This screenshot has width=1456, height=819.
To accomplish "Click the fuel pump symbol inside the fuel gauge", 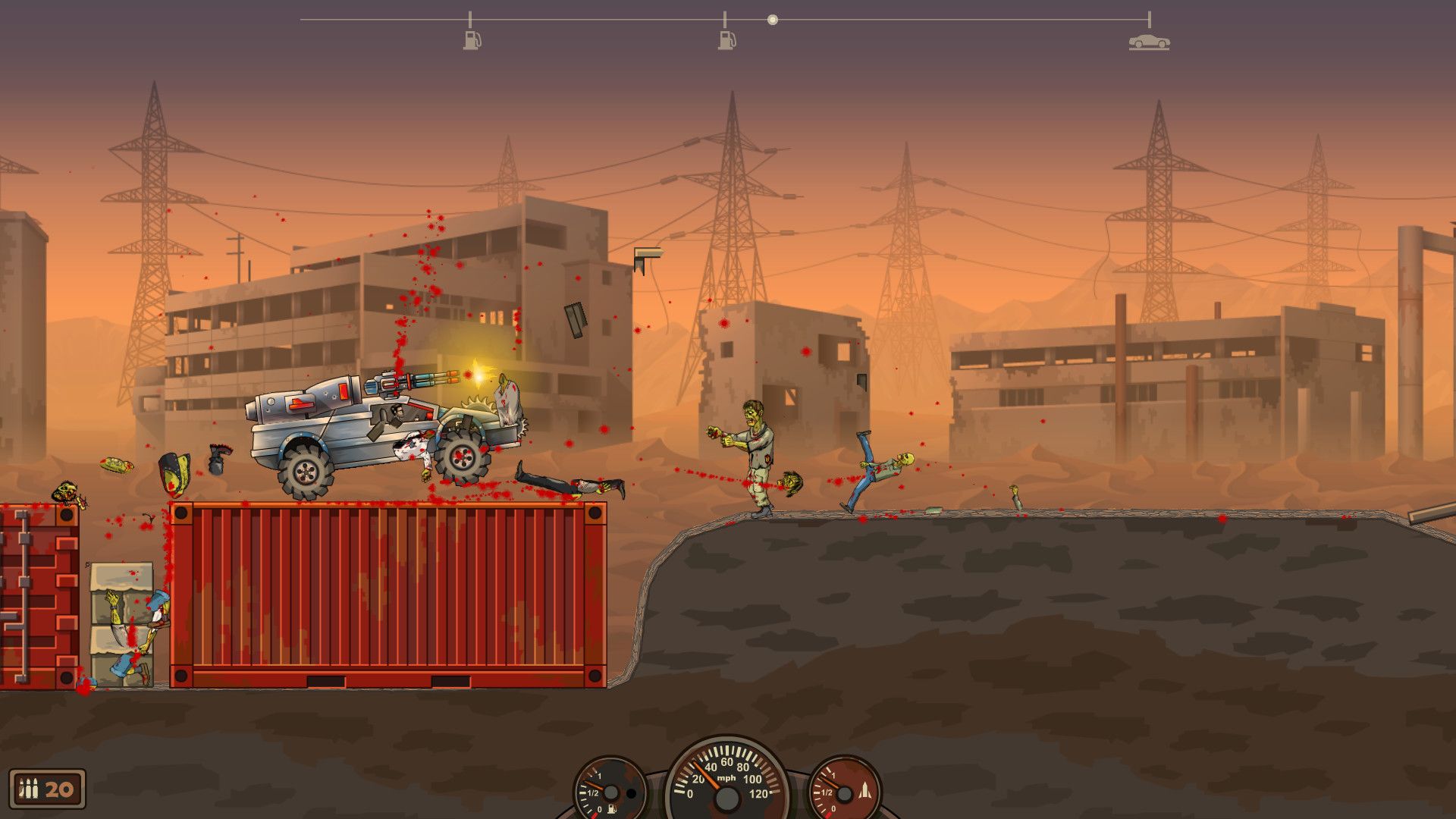I will click(x=611, y=809).
